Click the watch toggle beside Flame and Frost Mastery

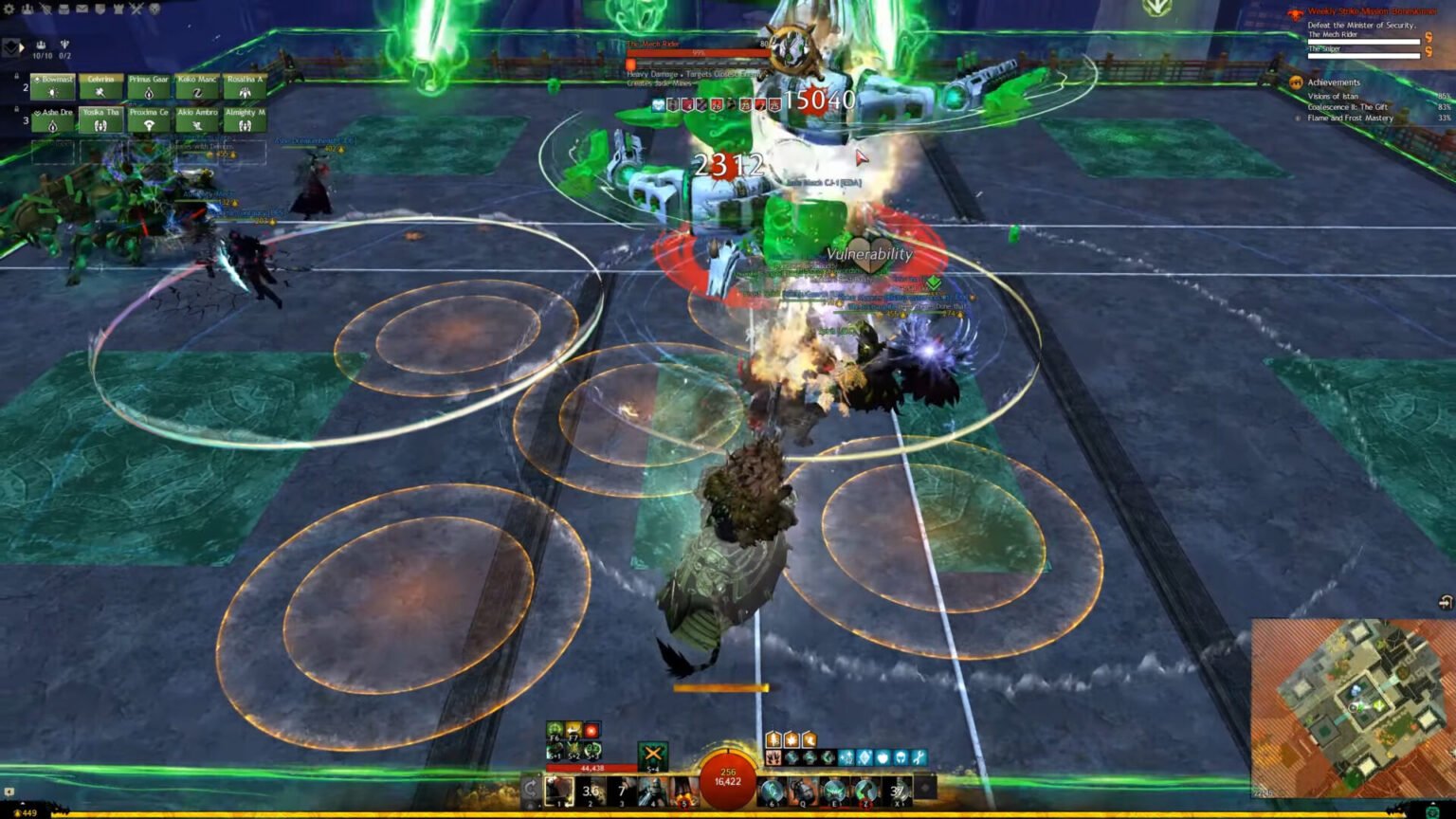1299,118
